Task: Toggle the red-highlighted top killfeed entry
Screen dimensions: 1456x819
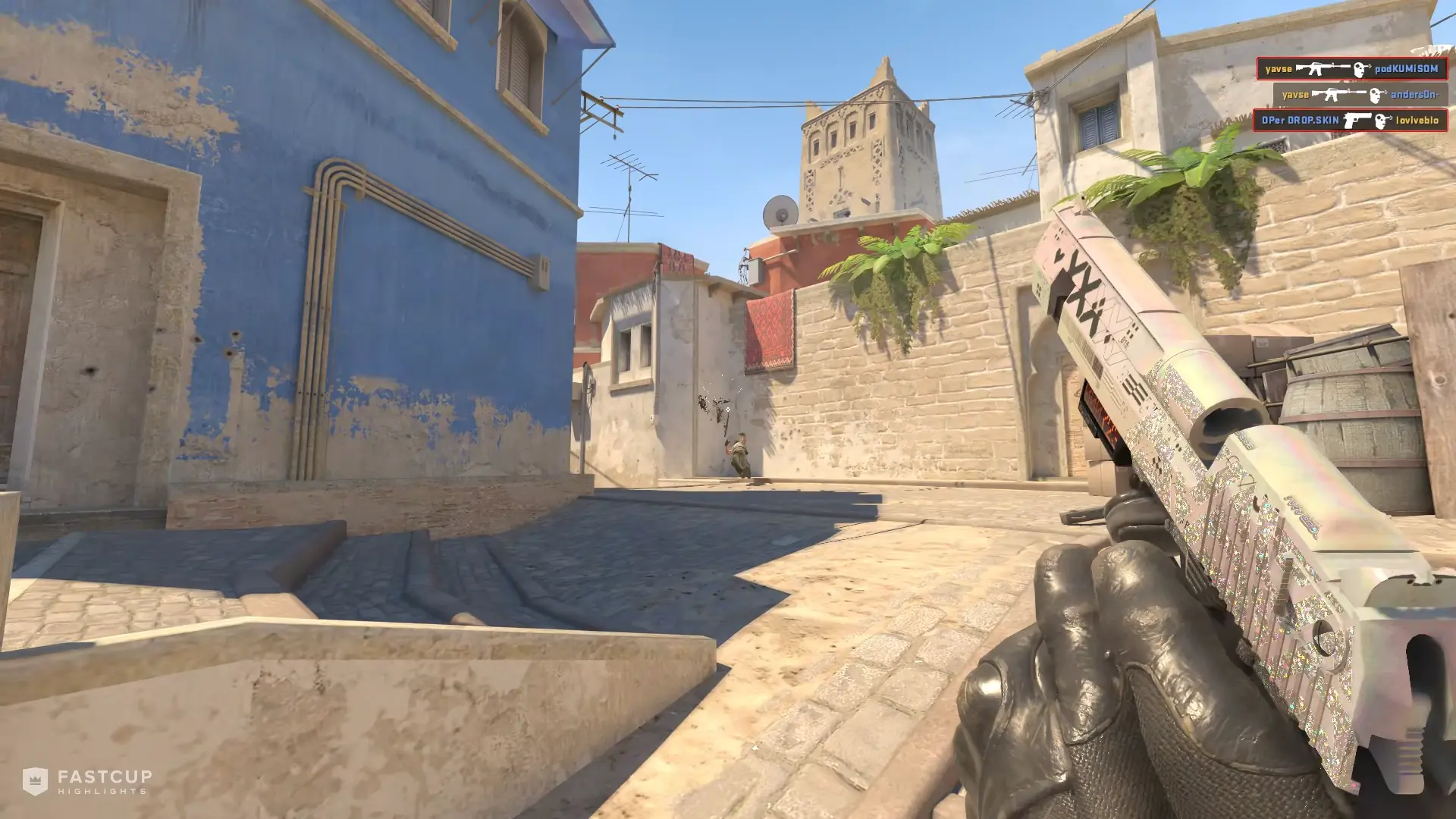Action: 1353,69
